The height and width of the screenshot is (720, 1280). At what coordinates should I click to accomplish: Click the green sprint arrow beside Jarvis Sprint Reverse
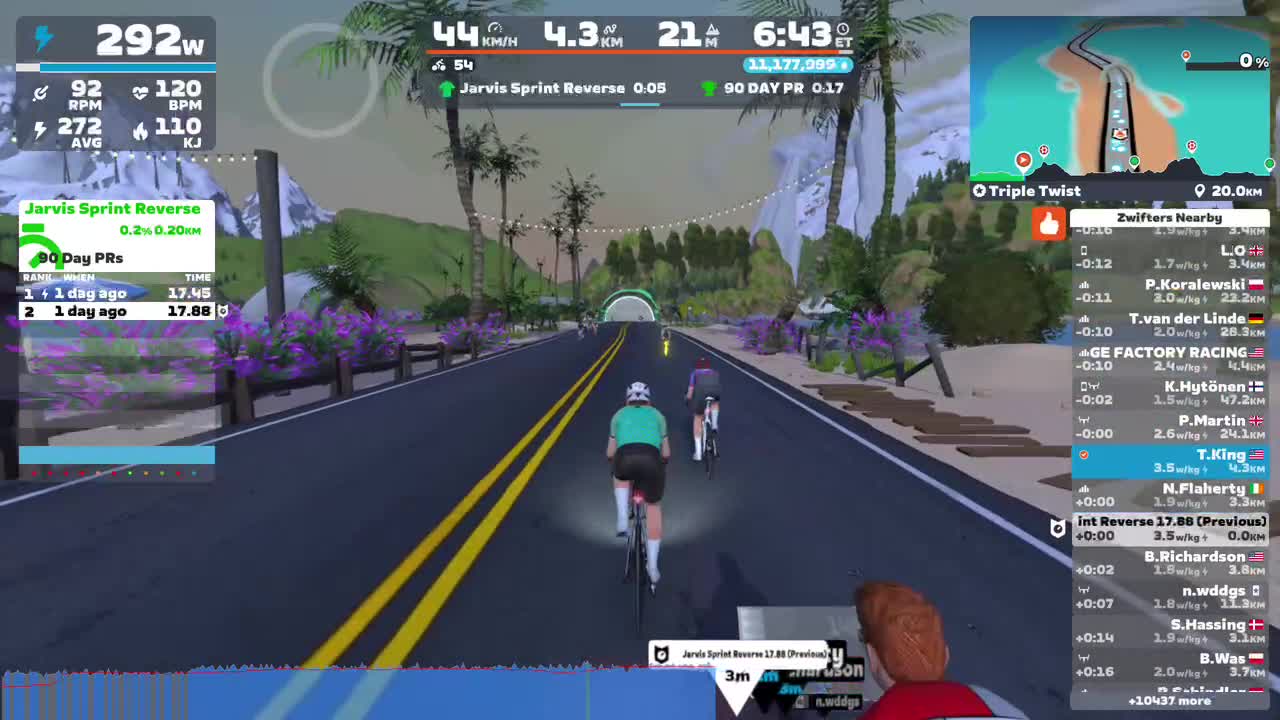(x=447, y=88)
